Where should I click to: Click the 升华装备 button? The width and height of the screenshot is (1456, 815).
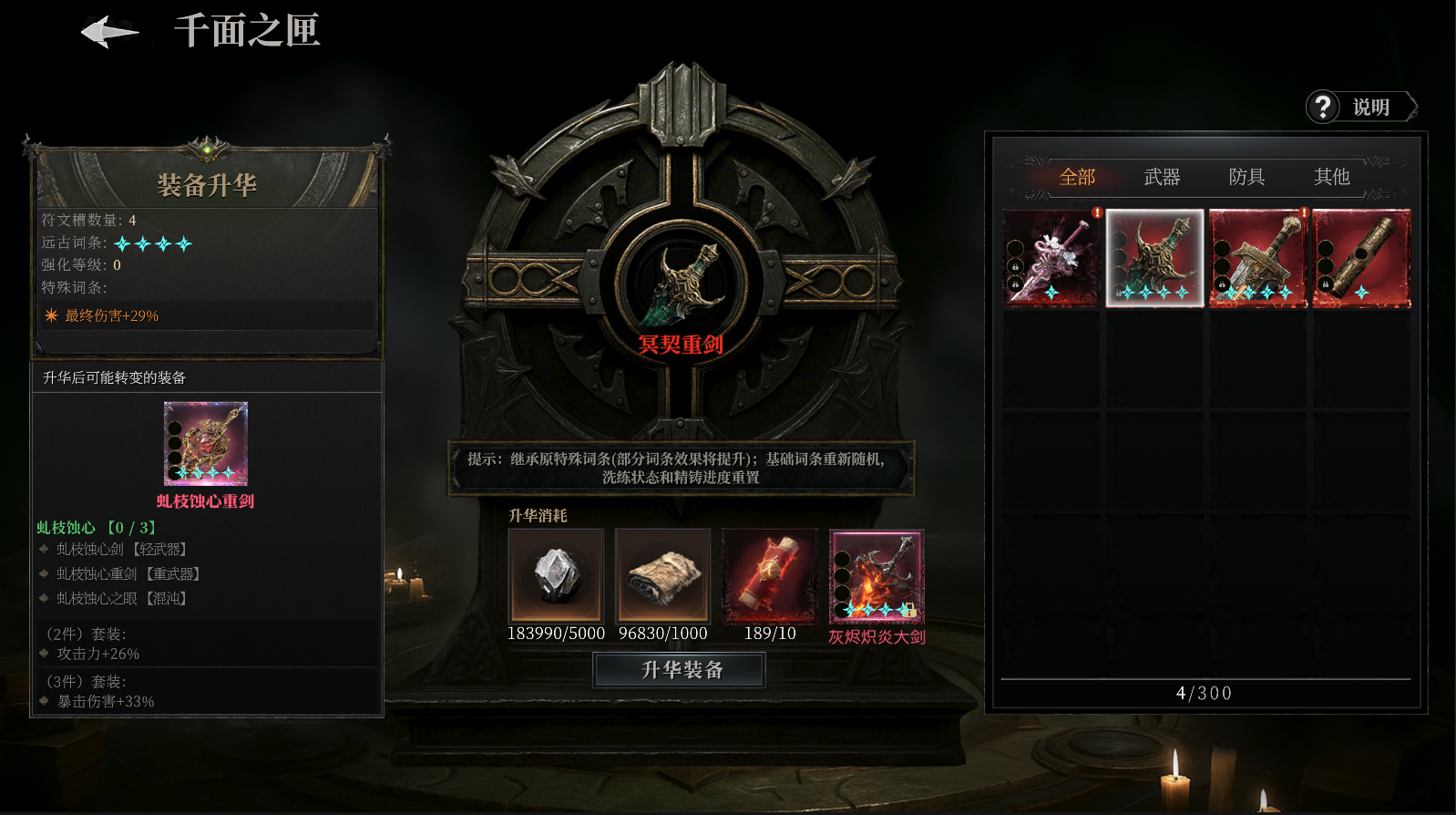[x=680, y=670]
